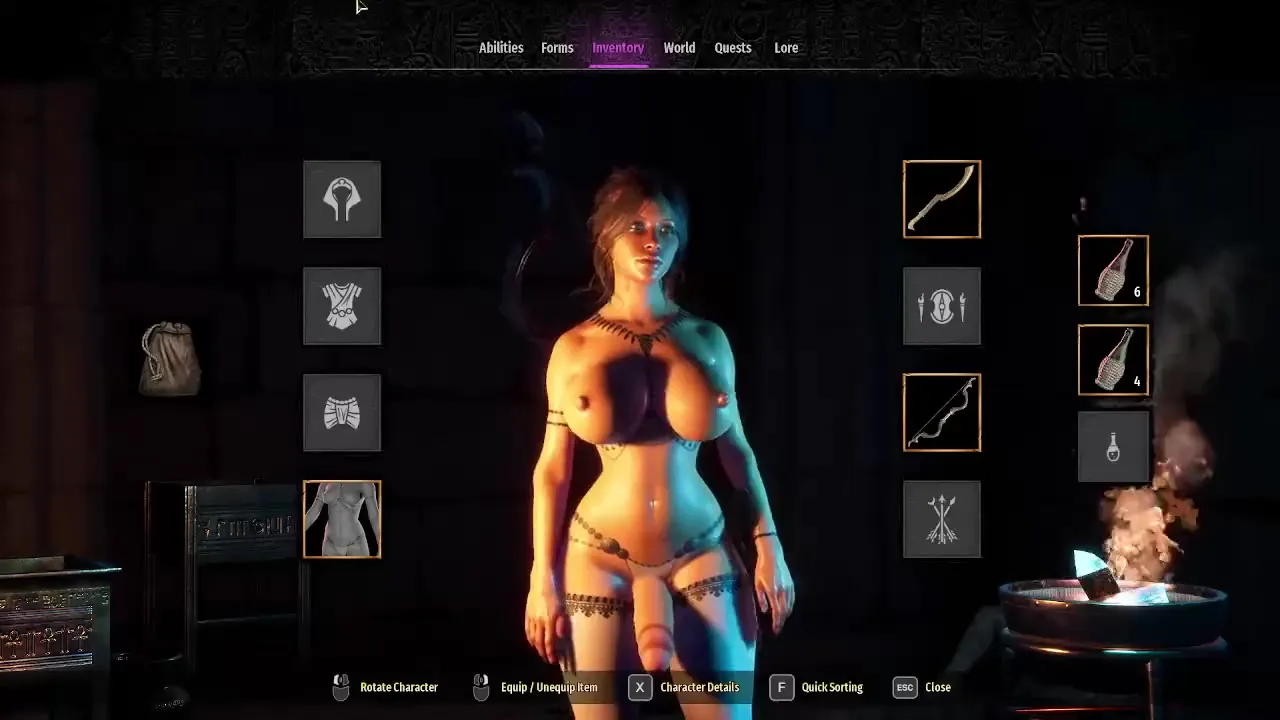Image resolution: width=1280 pixels, height=720 pixels.
Task: Select the flask slot with 6 charges
Action: 1113,270
